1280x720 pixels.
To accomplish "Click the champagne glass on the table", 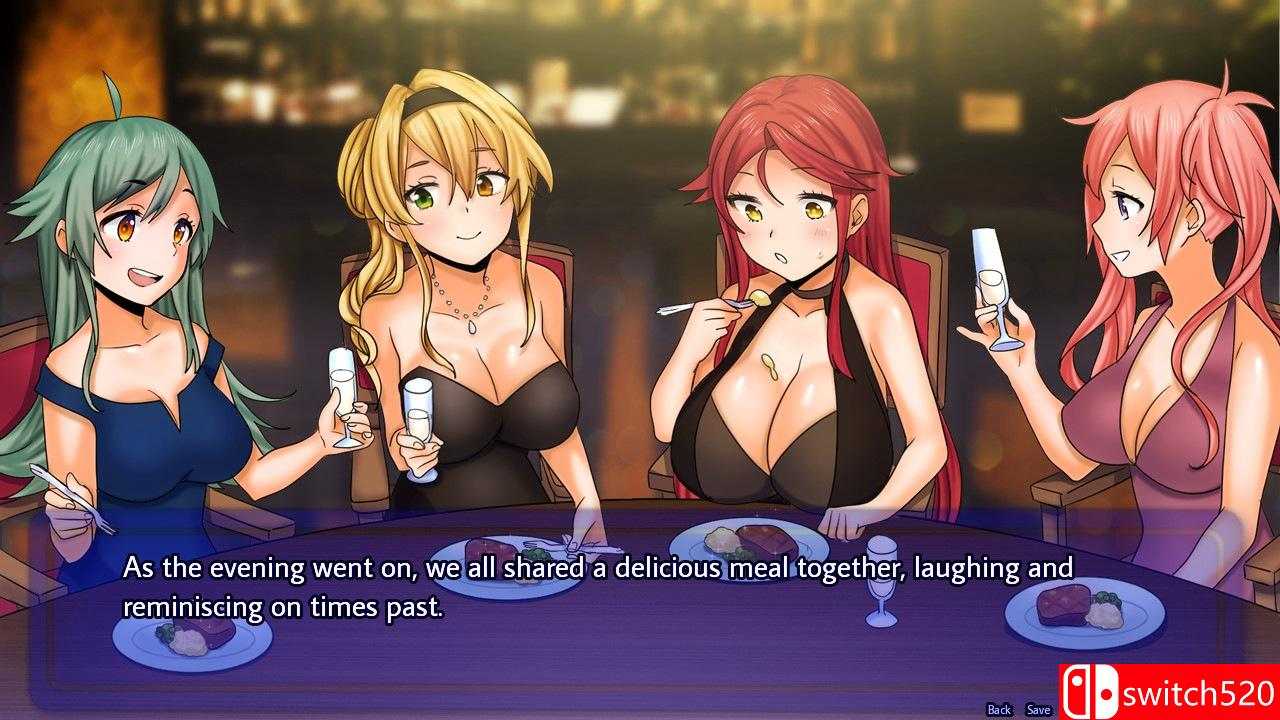I will (x=880, y=580).
